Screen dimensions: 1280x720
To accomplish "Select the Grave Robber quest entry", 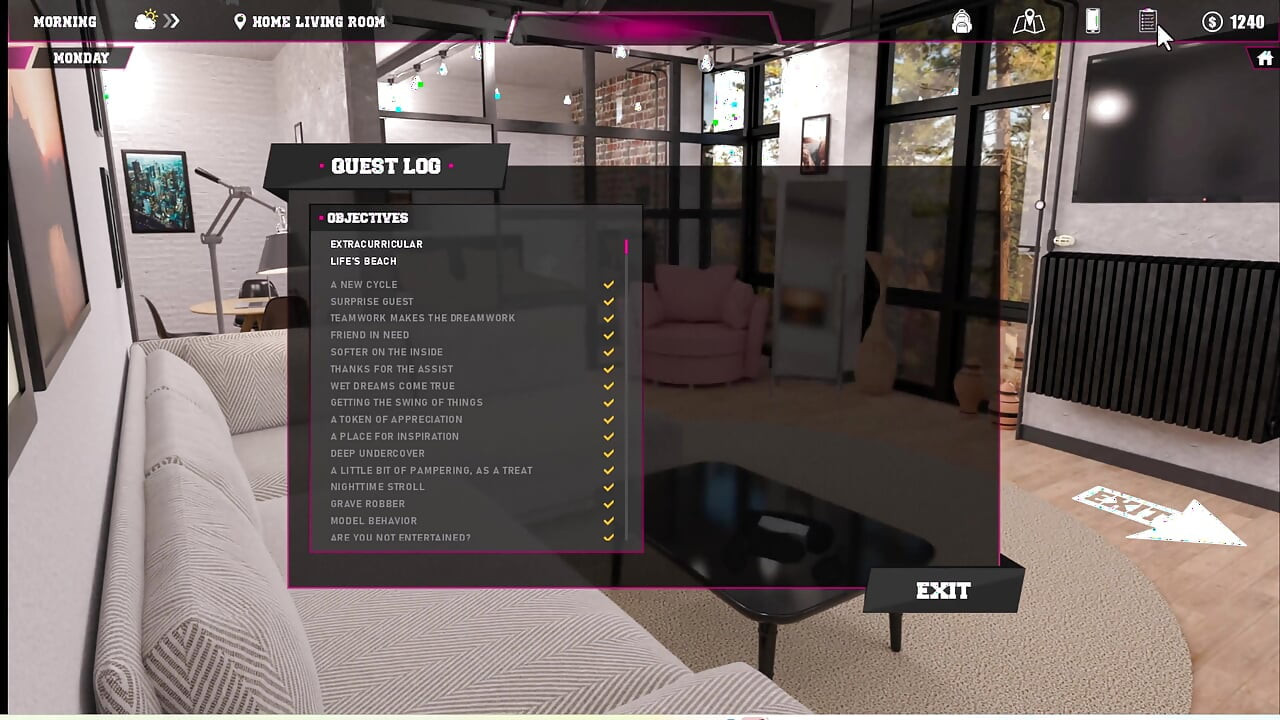I will pyautogui.click(x=368, y=504).
